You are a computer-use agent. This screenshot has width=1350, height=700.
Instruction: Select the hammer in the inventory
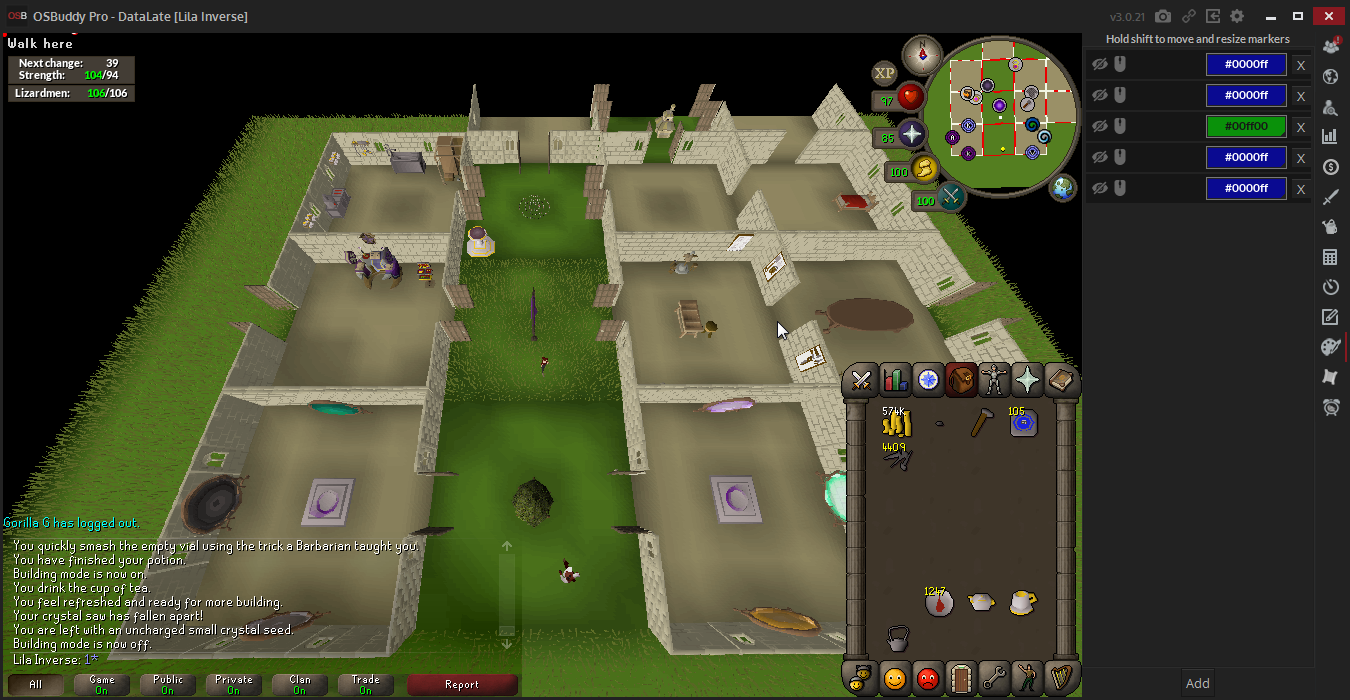pyautogui.click(x=981, y=424)
